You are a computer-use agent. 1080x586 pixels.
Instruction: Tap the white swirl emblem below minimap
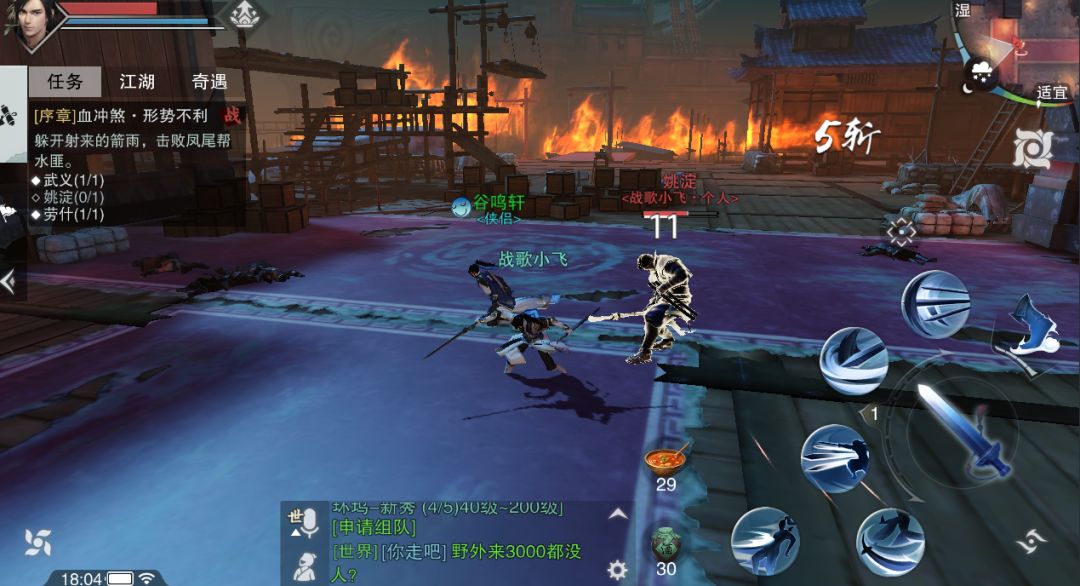(x=1032, y=150)
